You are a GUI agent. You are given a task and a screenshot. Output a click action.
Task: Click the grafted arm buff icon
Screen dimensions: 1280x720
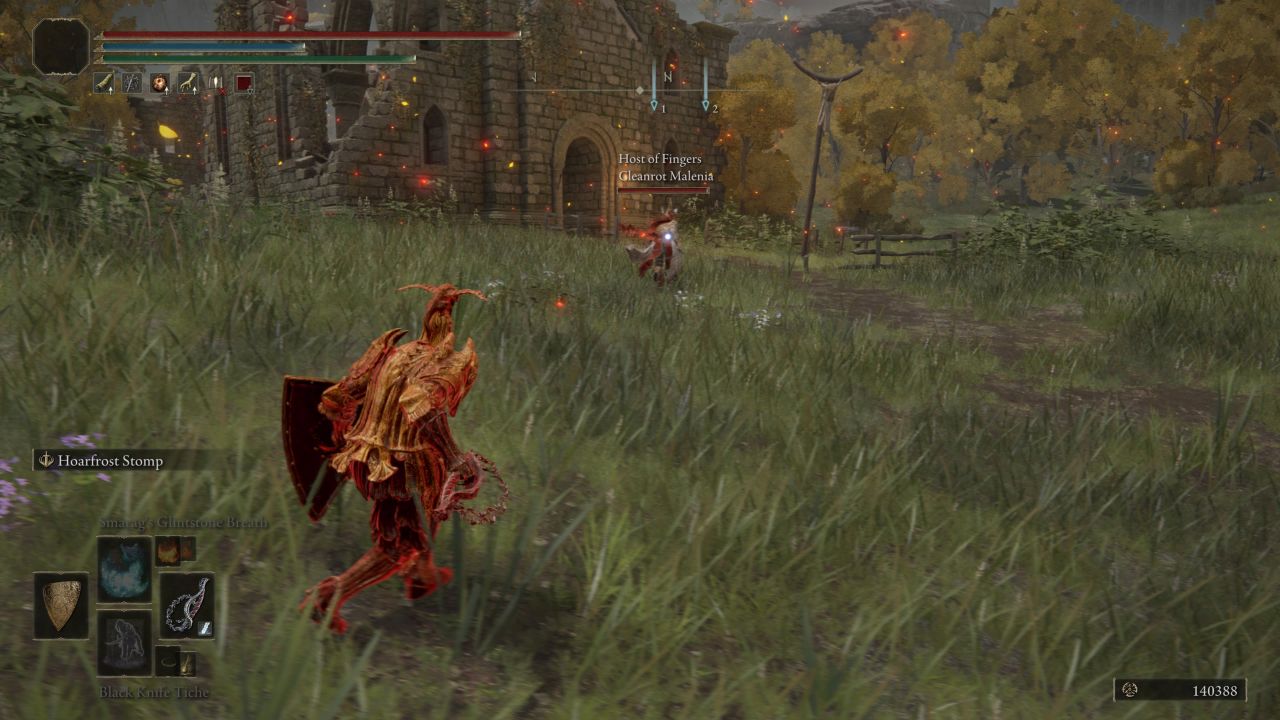(188, 84)
